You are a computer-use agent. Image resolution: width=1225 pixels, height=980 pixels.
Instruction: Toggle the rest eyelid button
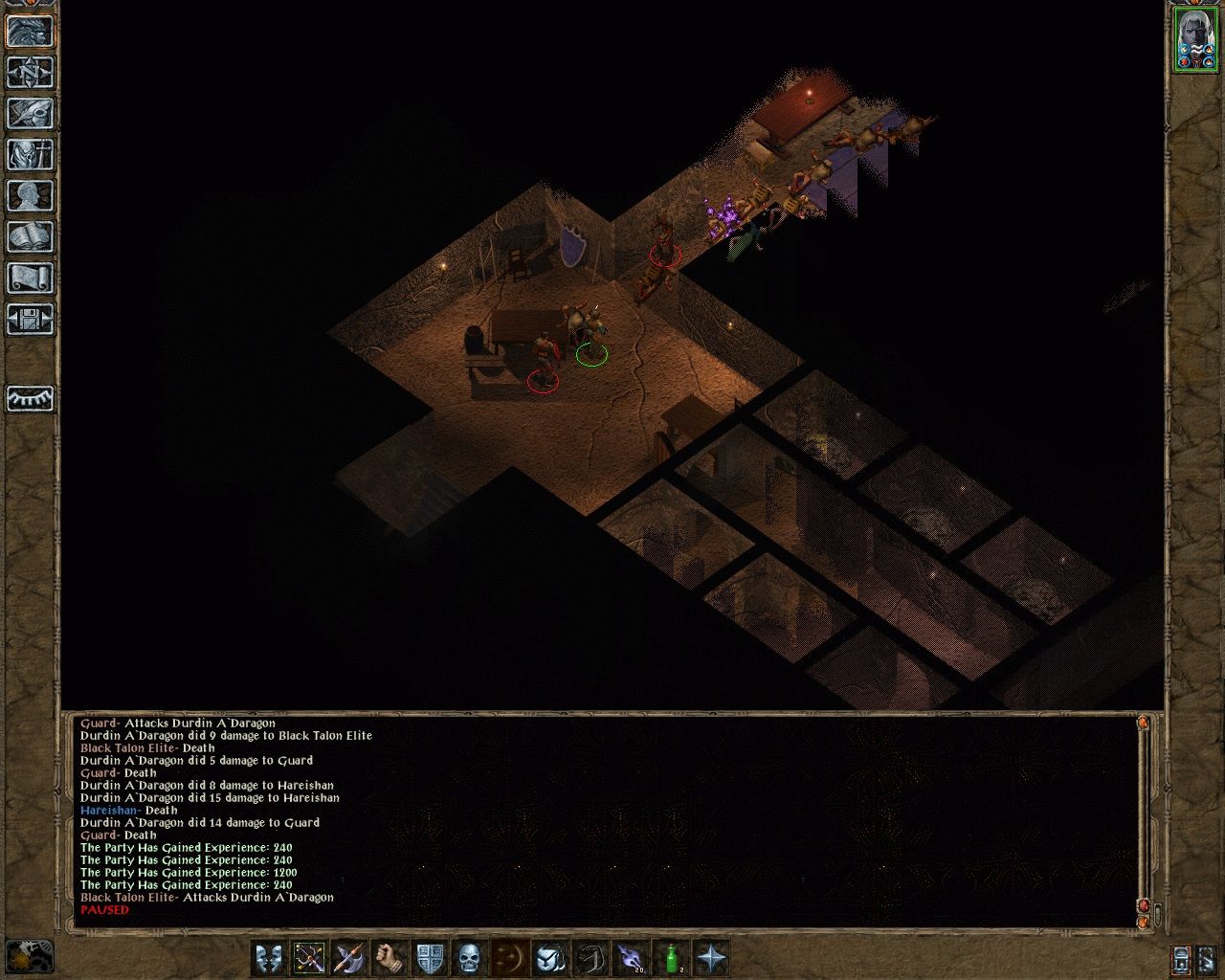pos(30,398)
